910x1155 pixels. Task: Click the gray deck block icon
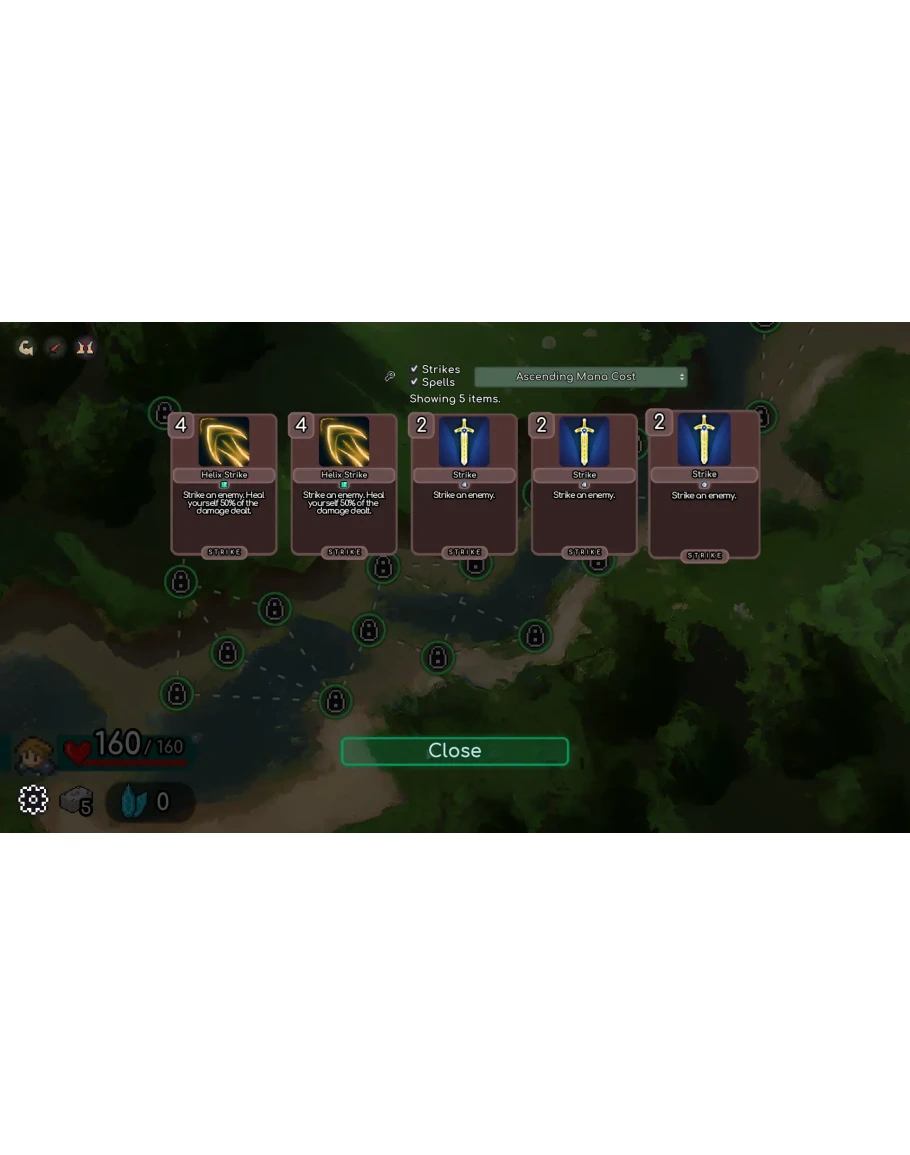[x=74, y=800]
